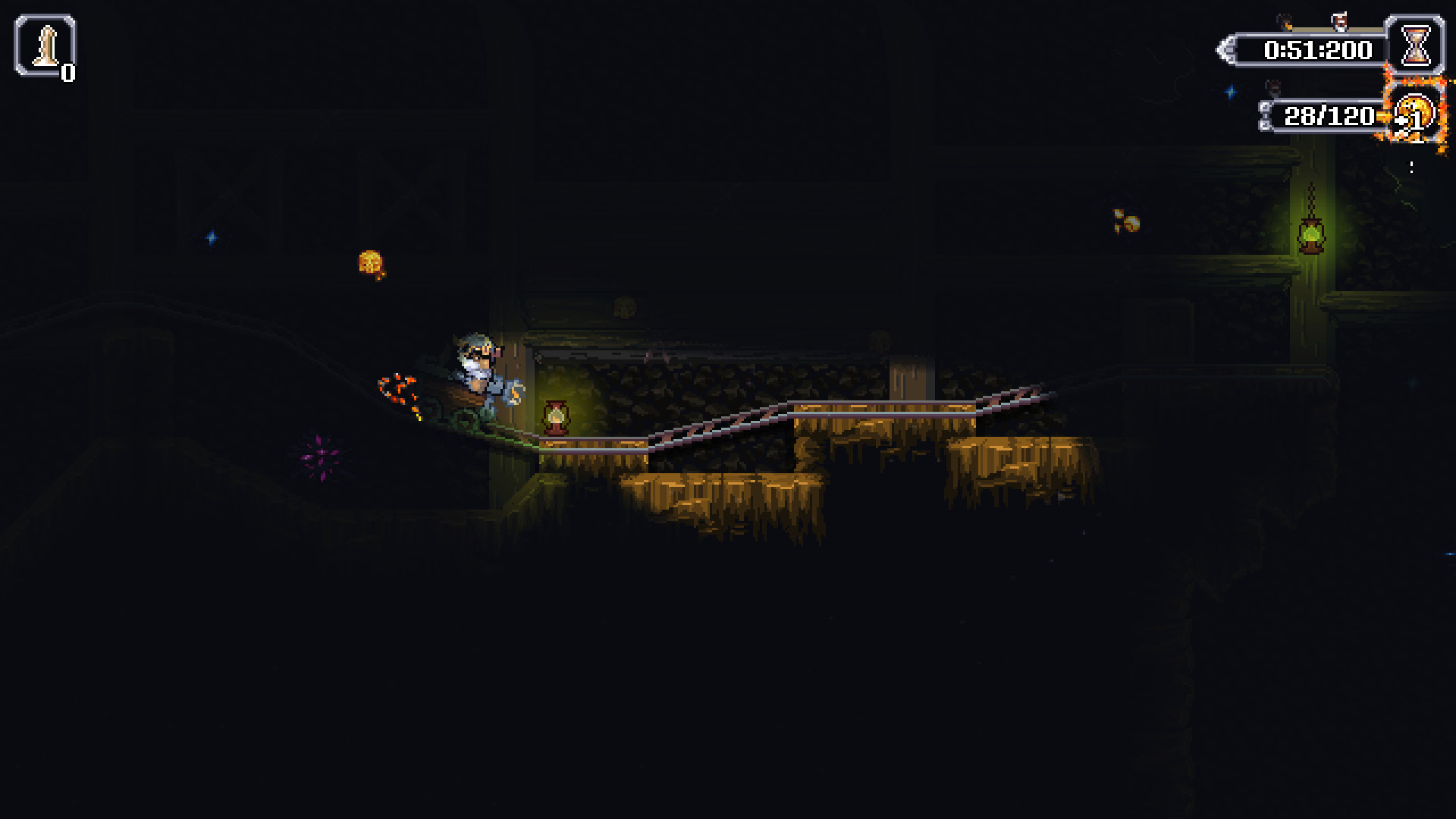Select the 28/120 coin count display

point(1329,116)
